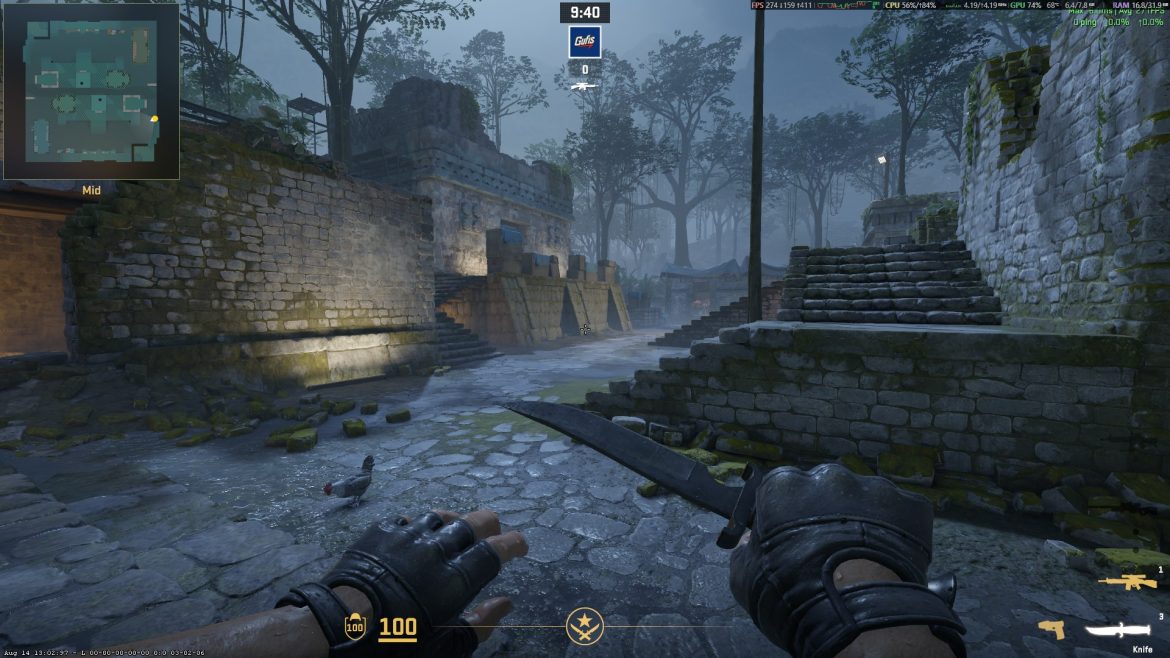Click the armor shield icon
Screen dimensions: 1170x658
click(354, 628)
